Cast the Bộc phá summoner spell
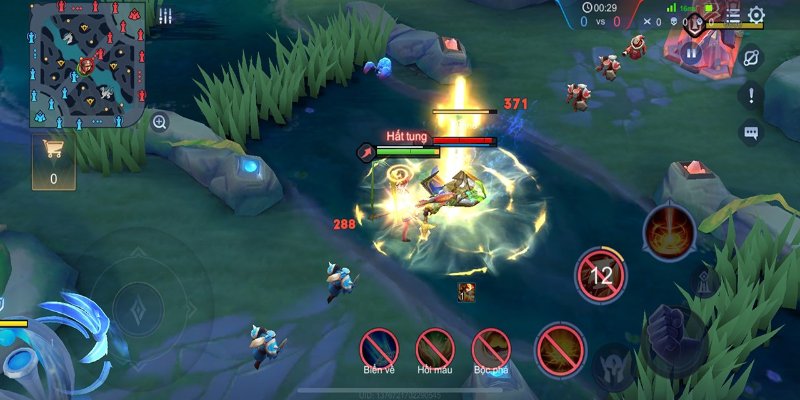The image size is (800, 400). 491,348
